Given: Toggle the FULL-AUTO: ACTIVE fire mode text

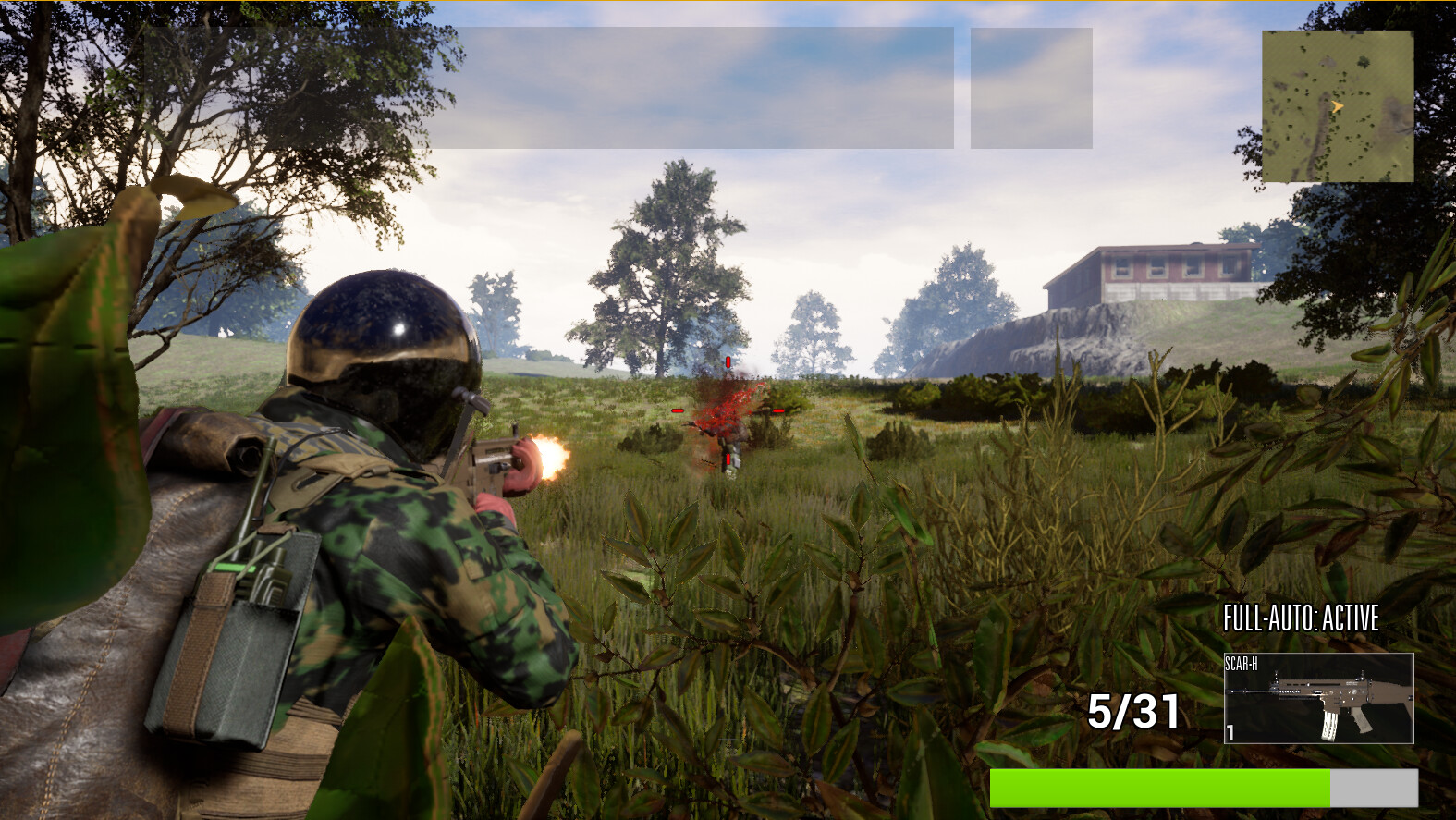Looking at the screenshot, I should tap(1302, 616).
